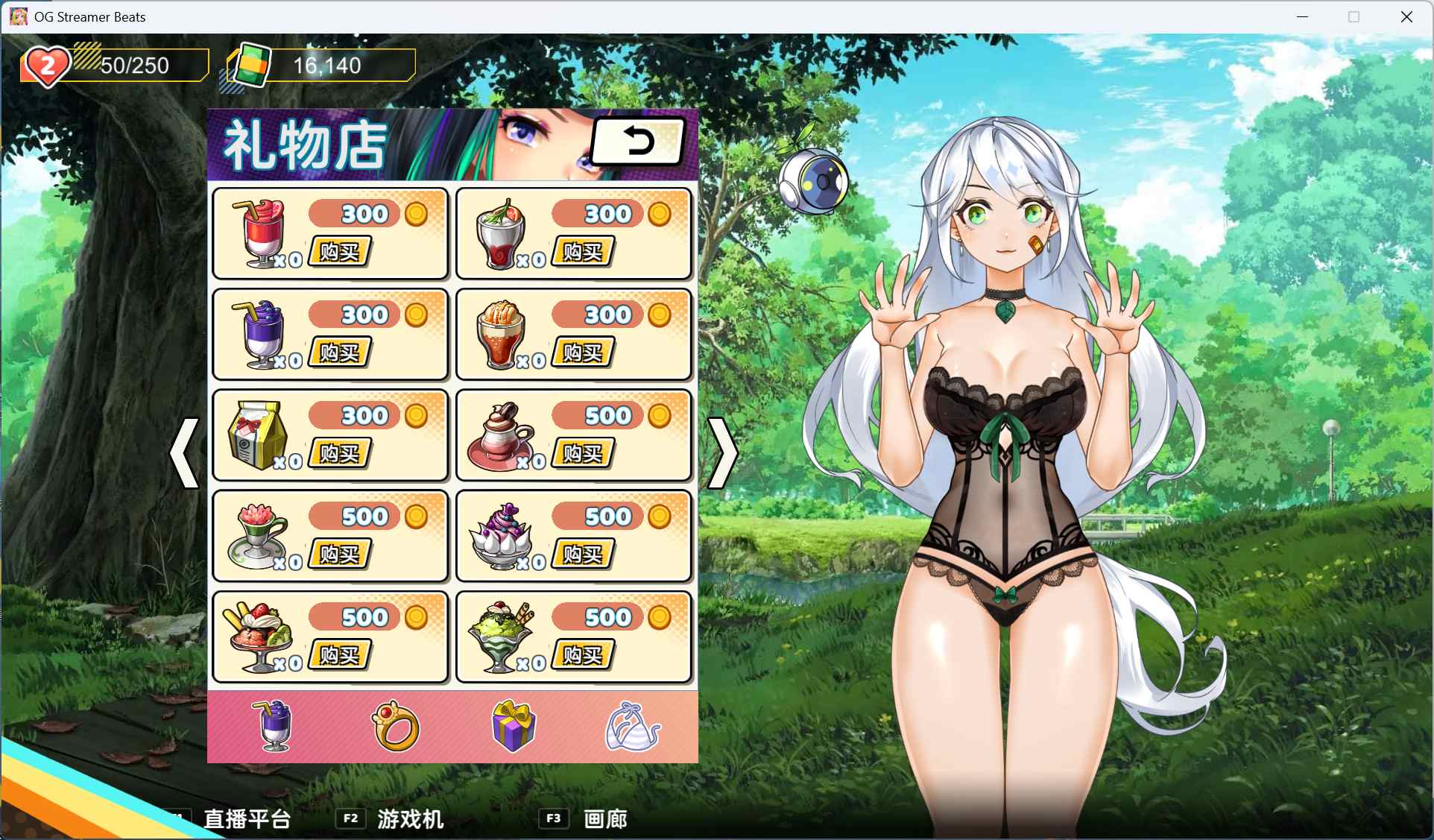Open the ring gifts category

coord(394,727)
